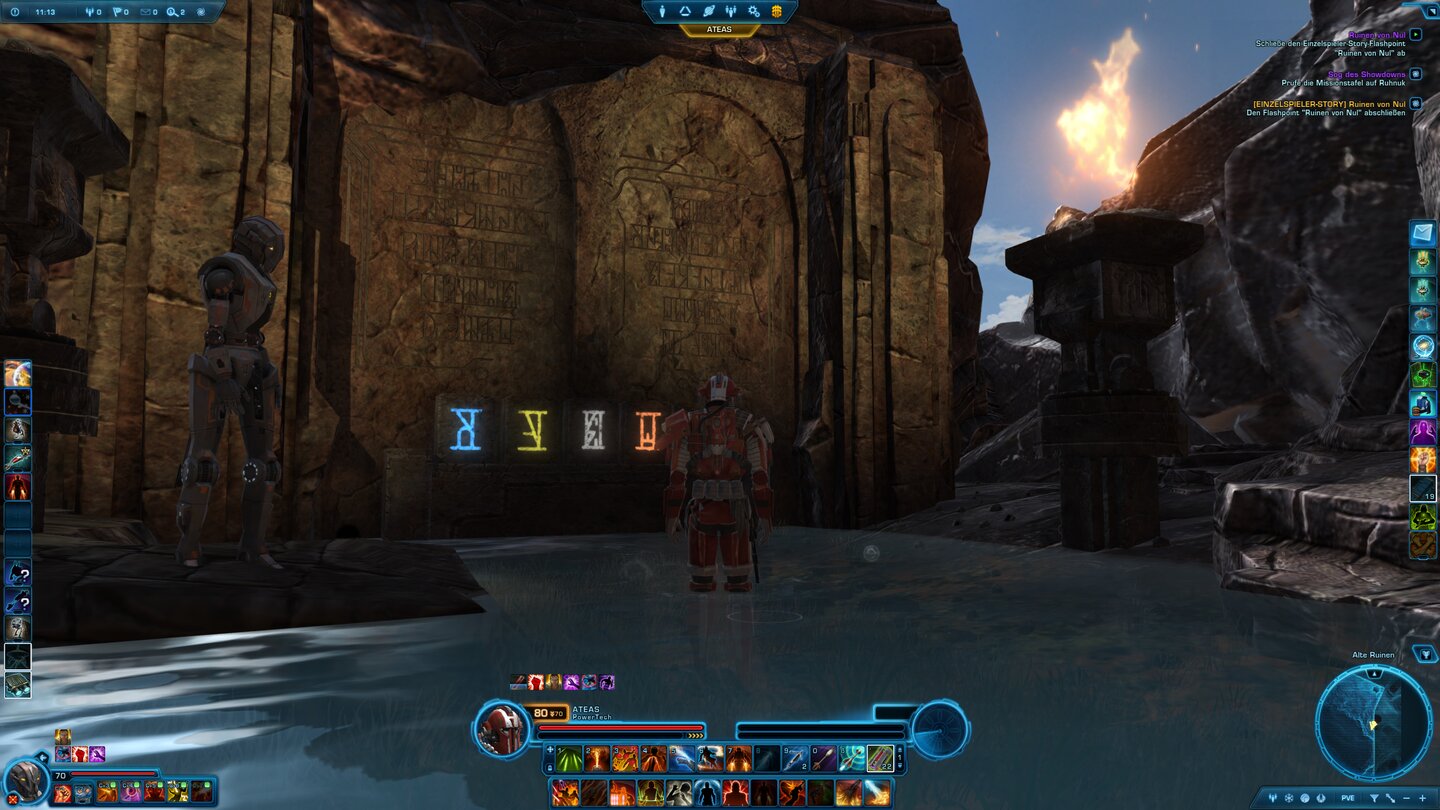Screen dimensions: 1440x810
Task: Collapse the 'Ruinen von Nul' quest entry
Action: coord(1416,34)
